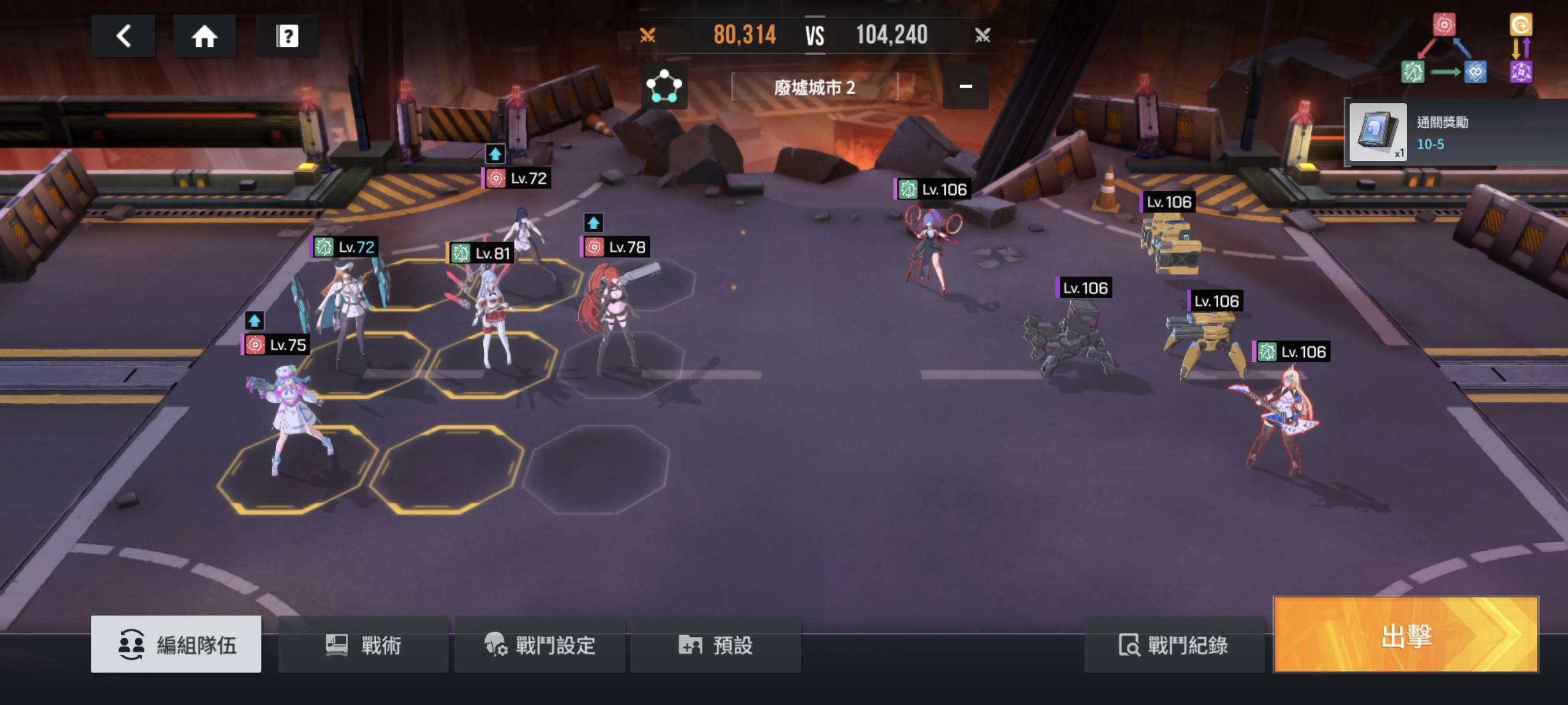Collapse the panel with the minus button
This screenshot has height=705, width=1568.
point(966,86)
